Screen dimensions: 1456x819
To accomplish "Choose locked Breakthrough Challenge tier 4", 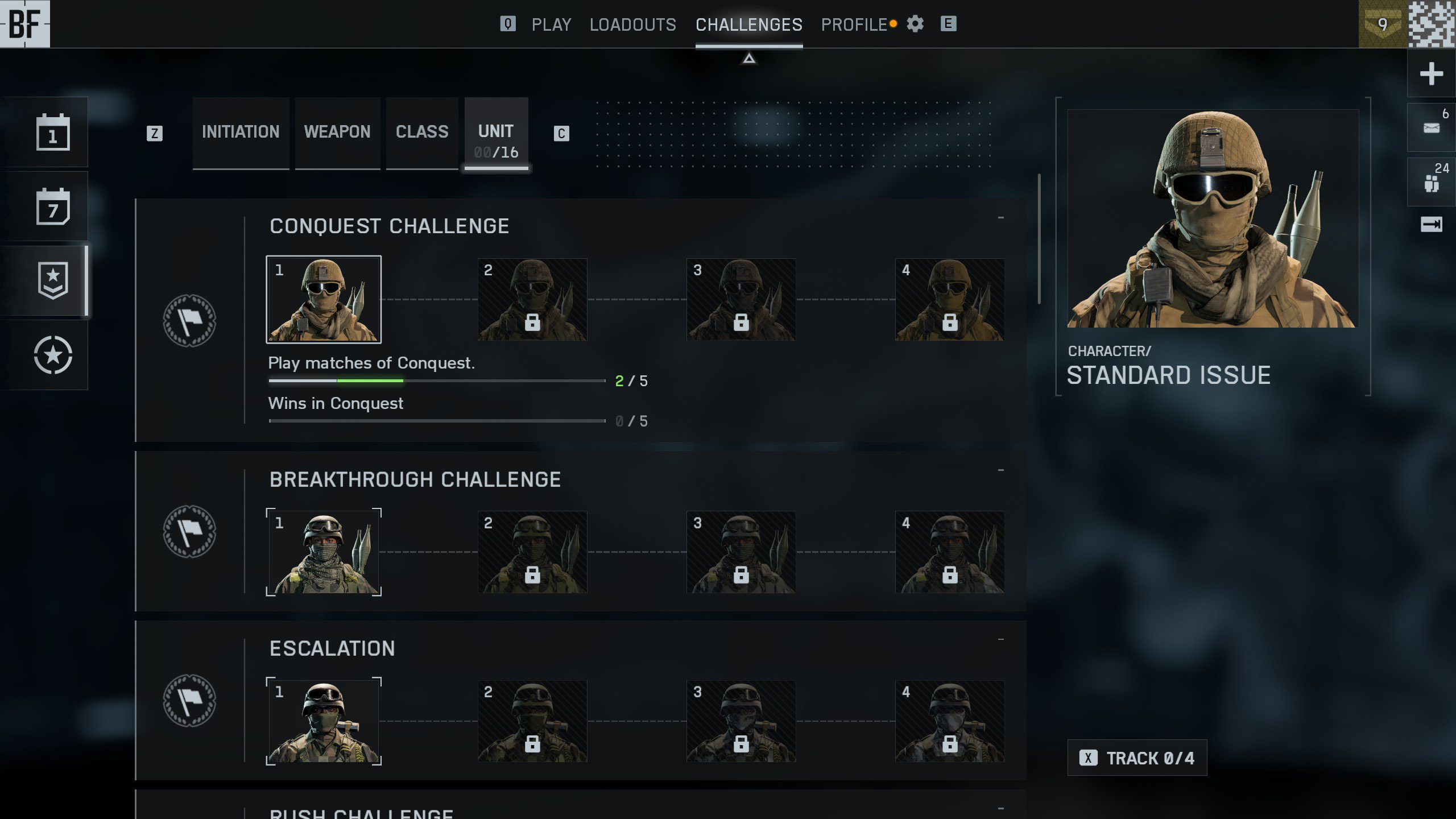I will 950,552.
